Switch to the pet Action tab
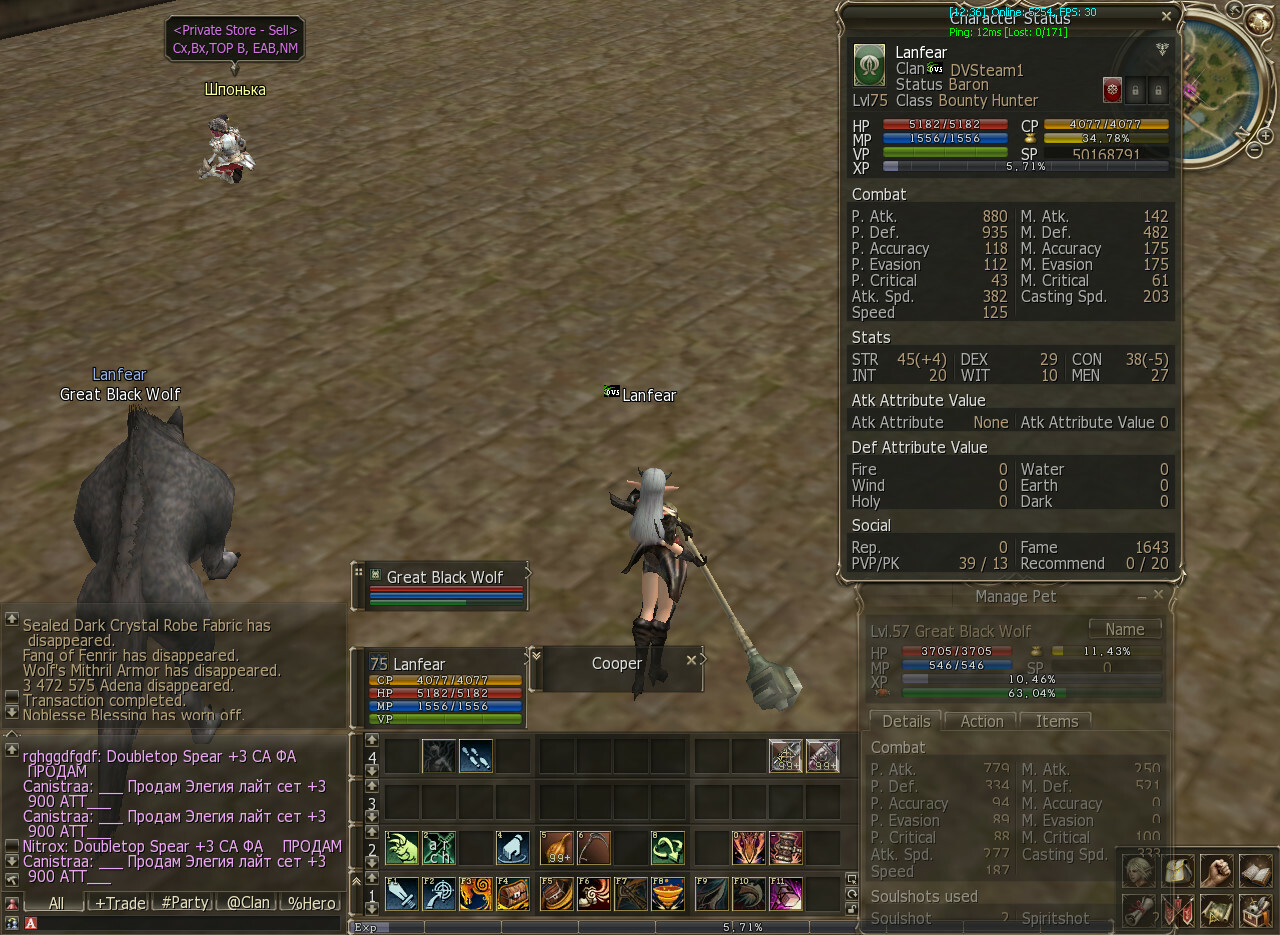 pos(982,721)
